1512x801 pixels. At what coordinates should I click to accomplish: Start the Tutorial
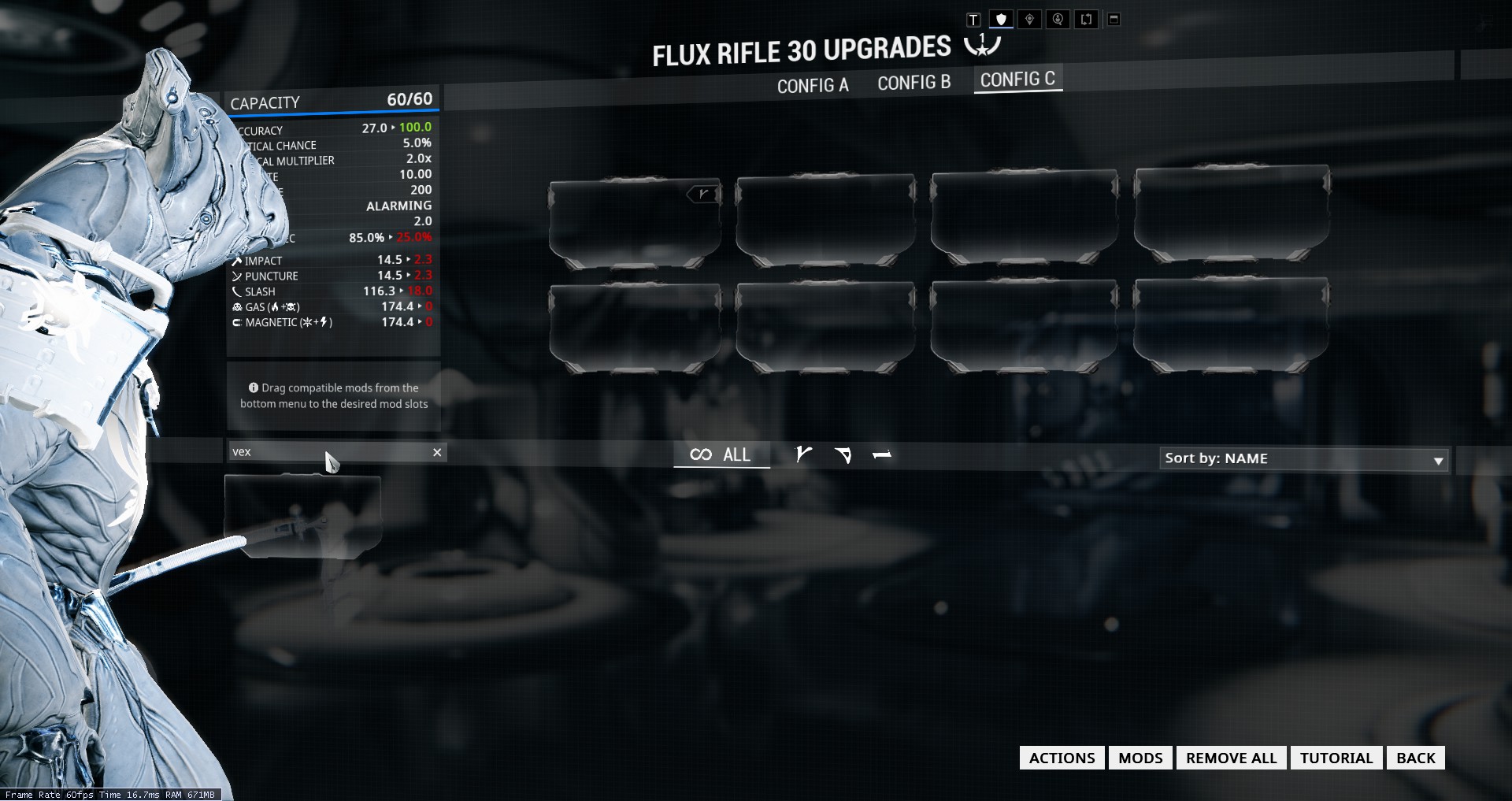pyautogui.click(x=1336, y=758)
